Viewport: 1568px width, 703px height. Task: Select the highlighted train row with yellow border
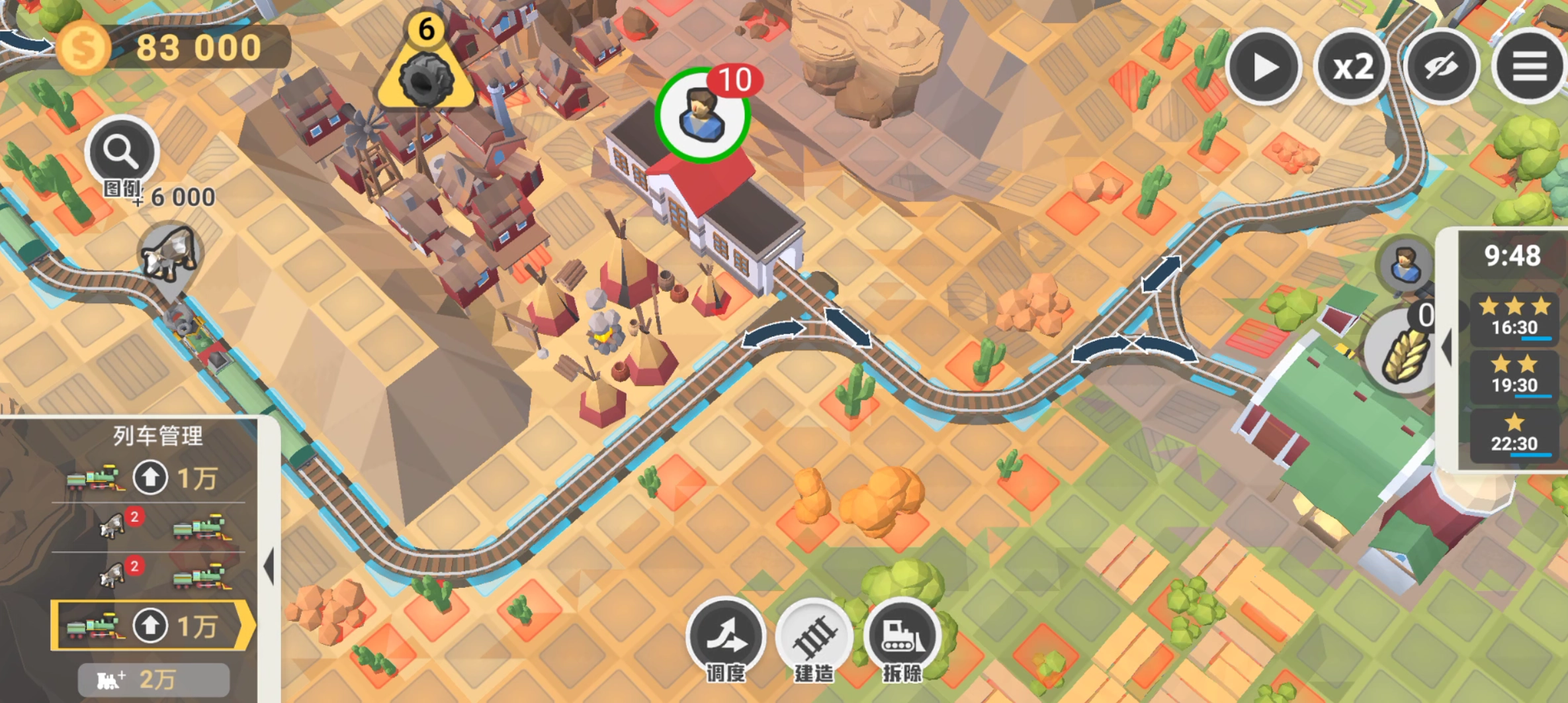pyautogui.click(x=151, y=626)
